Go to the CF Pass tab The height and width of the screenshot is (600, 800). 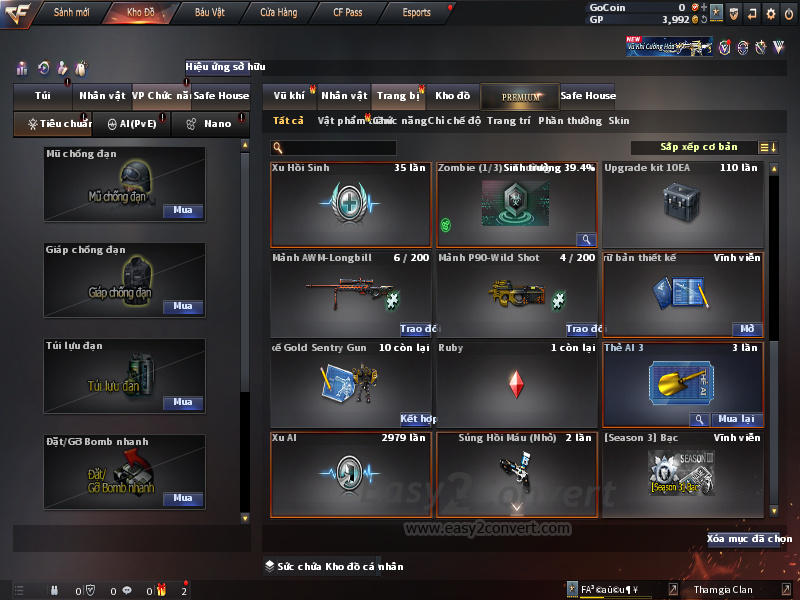coord(347,13)
